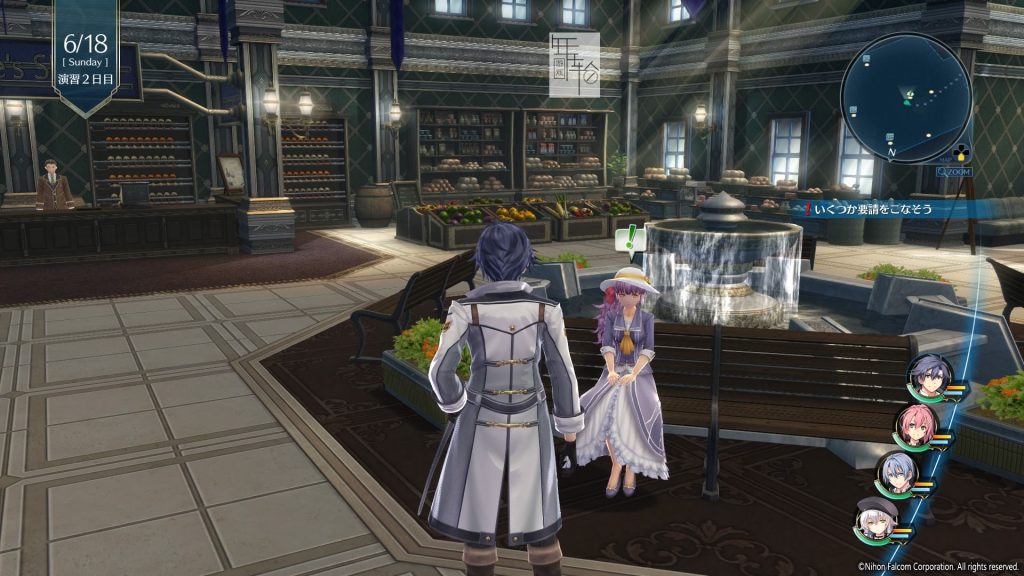Select the dark-haired party leader portrait
The width and height of the screenshot is (1024, 576).
click(927, 377)
